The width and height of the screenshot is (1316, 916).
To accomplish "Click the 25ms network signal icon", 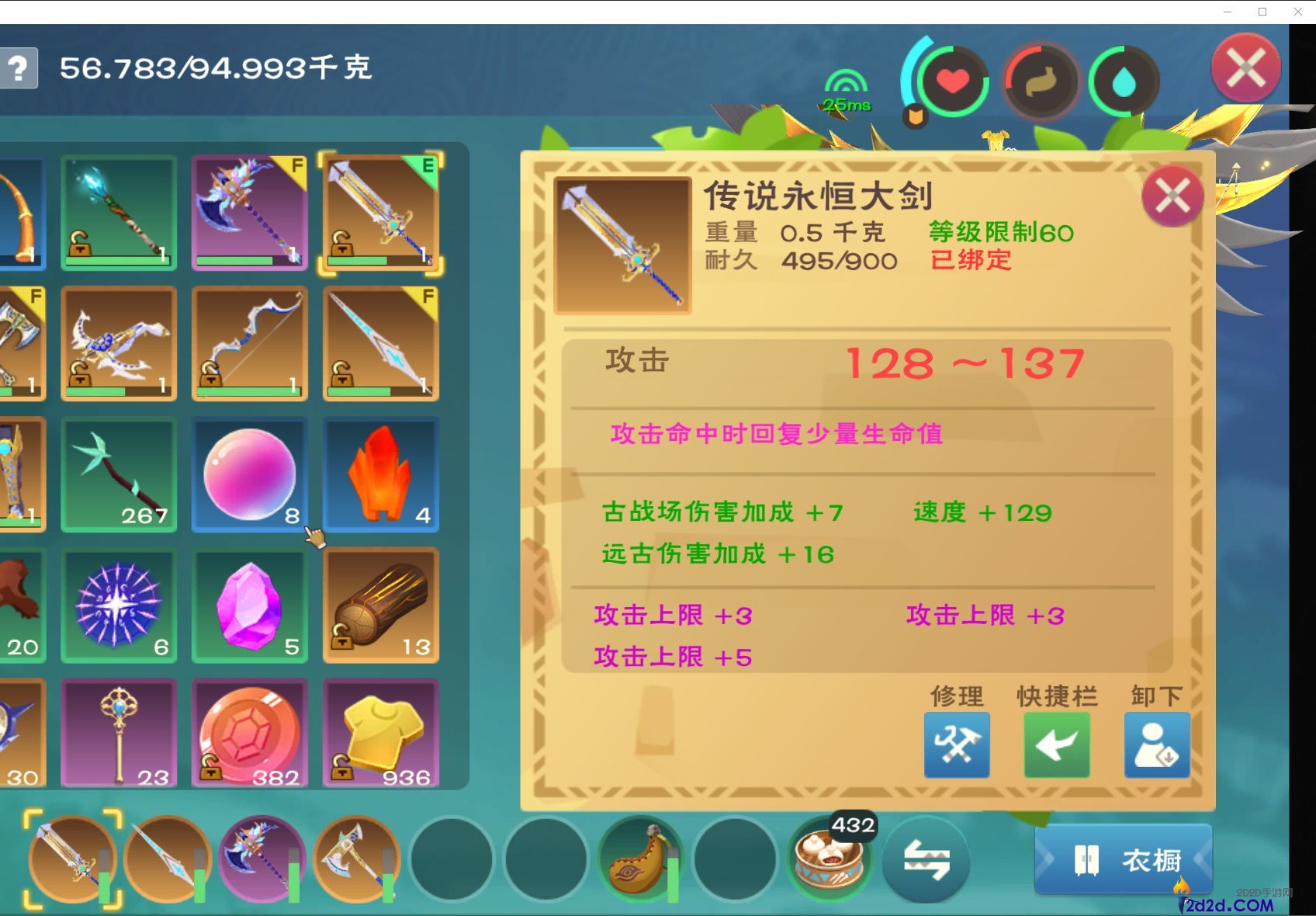I will tap(846, 85).
